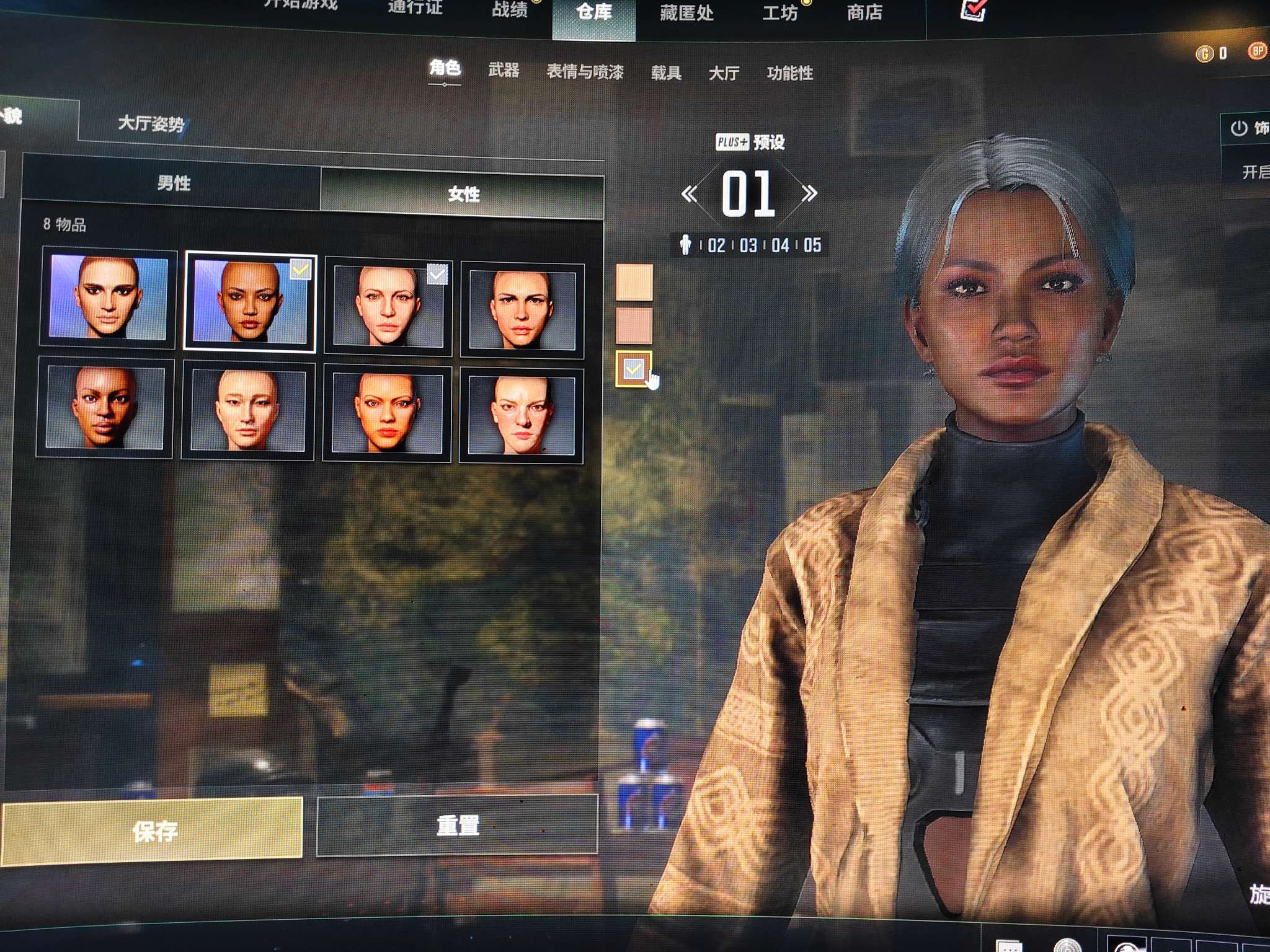This screenshot has height=952, width=1270.
Task: Go to previous preset with left arrow
Action: coord(689,194)
